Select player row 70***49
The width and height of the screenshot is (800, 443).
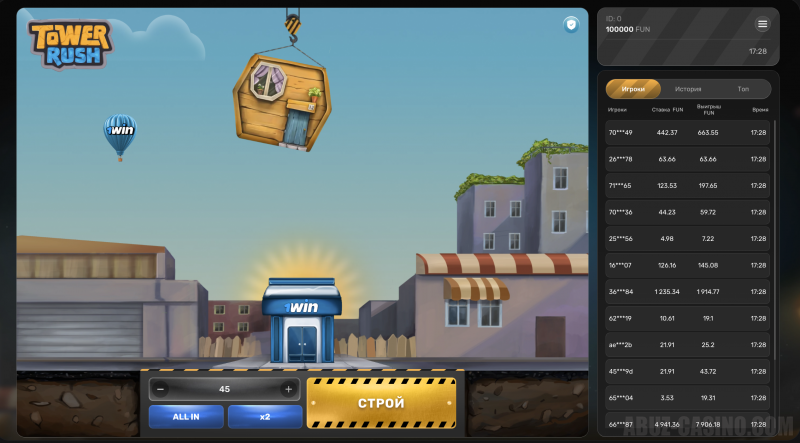coord(688,133)
